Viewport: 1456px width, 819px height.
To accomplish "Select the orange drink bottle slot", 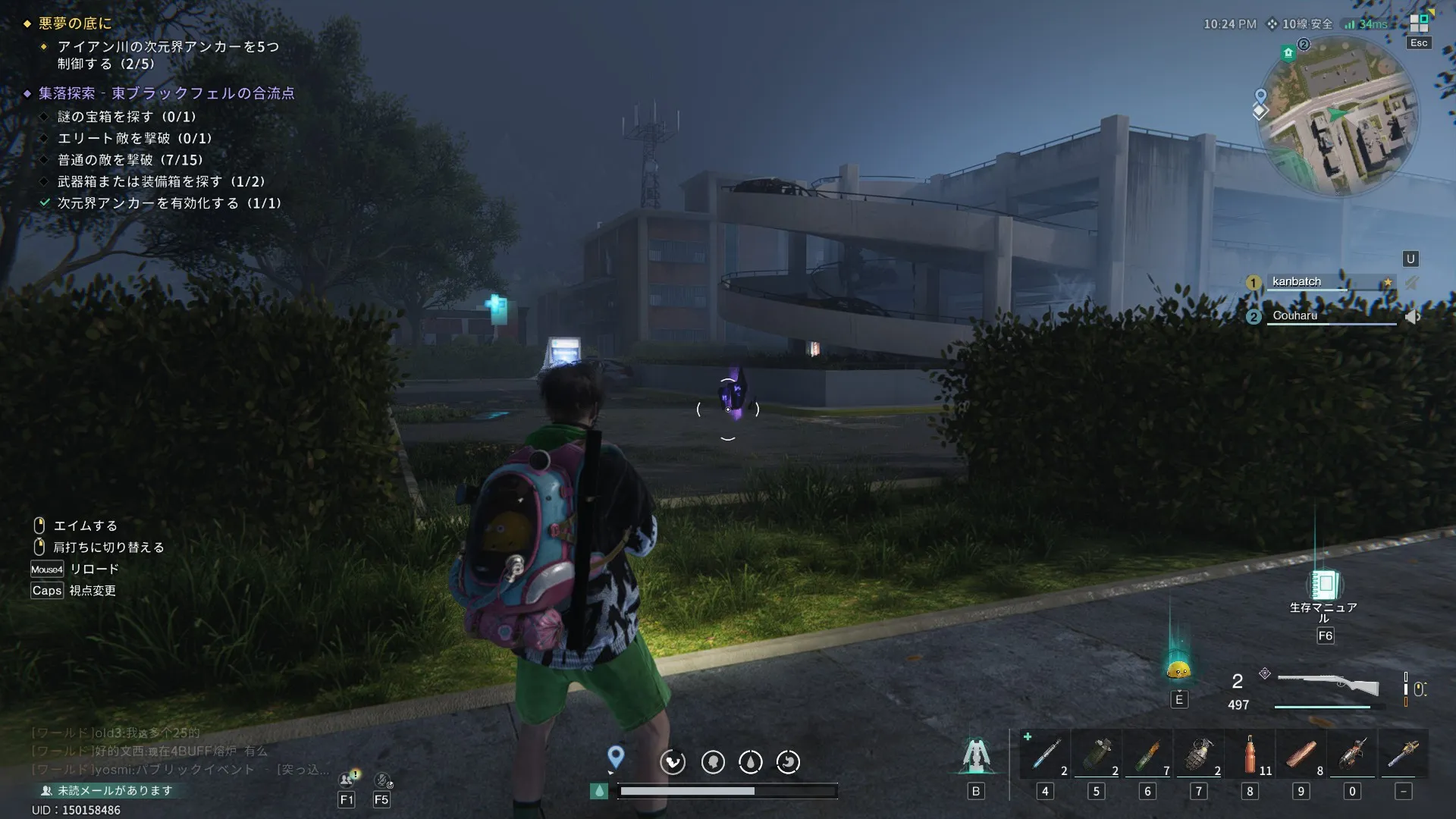I will point(1250,754).
